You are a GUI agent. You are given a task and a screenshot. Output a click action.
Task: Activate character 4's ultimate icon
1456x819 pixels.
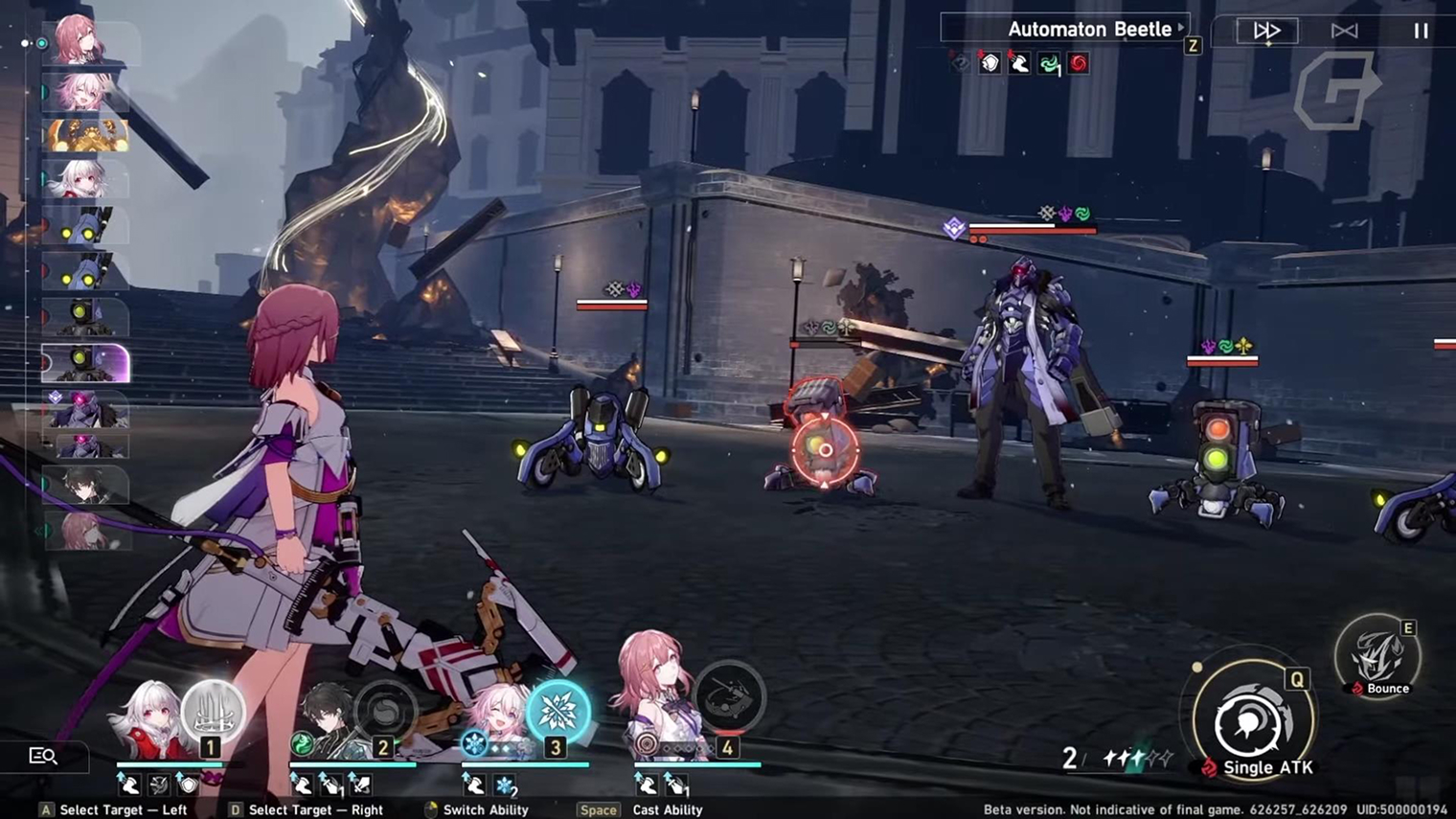(x=730, y=697)
